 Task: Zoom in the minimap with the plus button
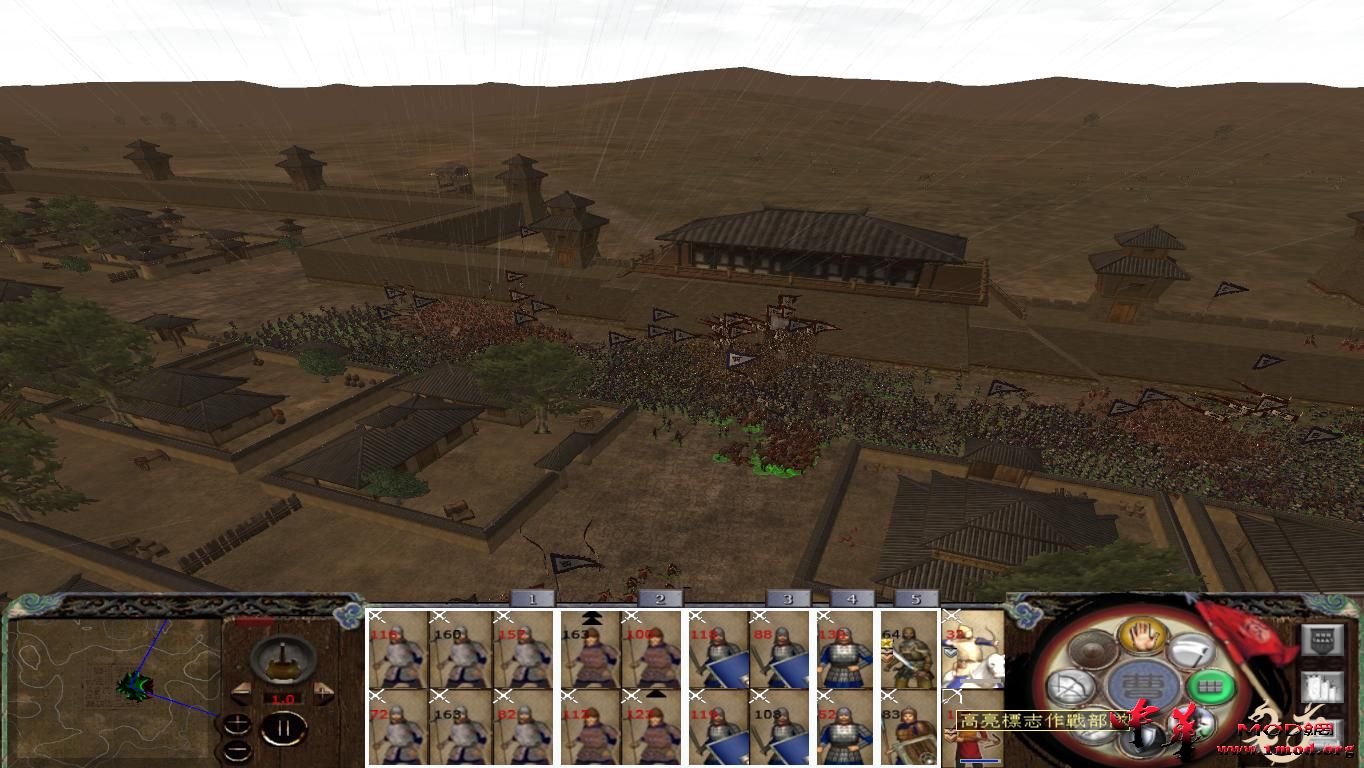238,723
